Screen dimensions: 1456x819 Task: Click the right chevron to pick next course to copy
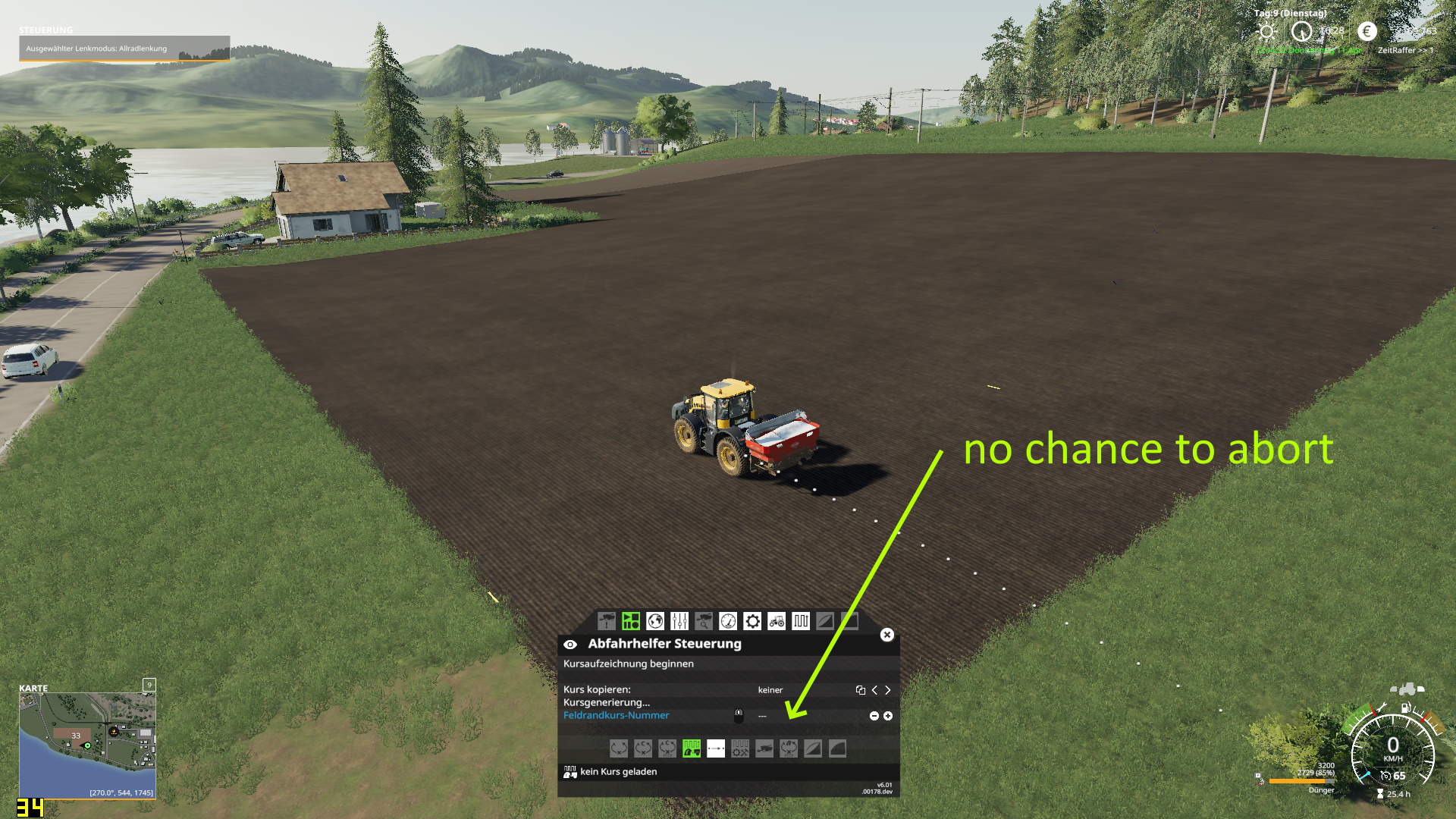point(887,690)
